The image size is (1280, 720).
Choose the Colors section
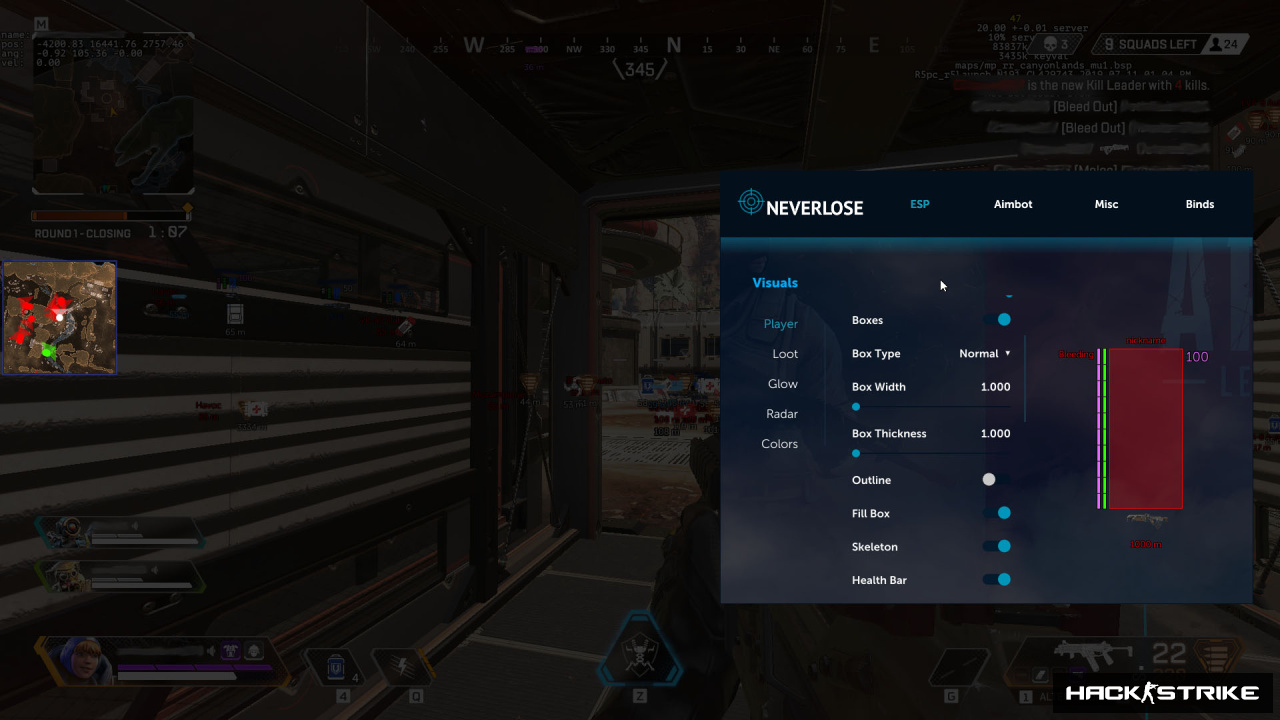click(779, 444)
